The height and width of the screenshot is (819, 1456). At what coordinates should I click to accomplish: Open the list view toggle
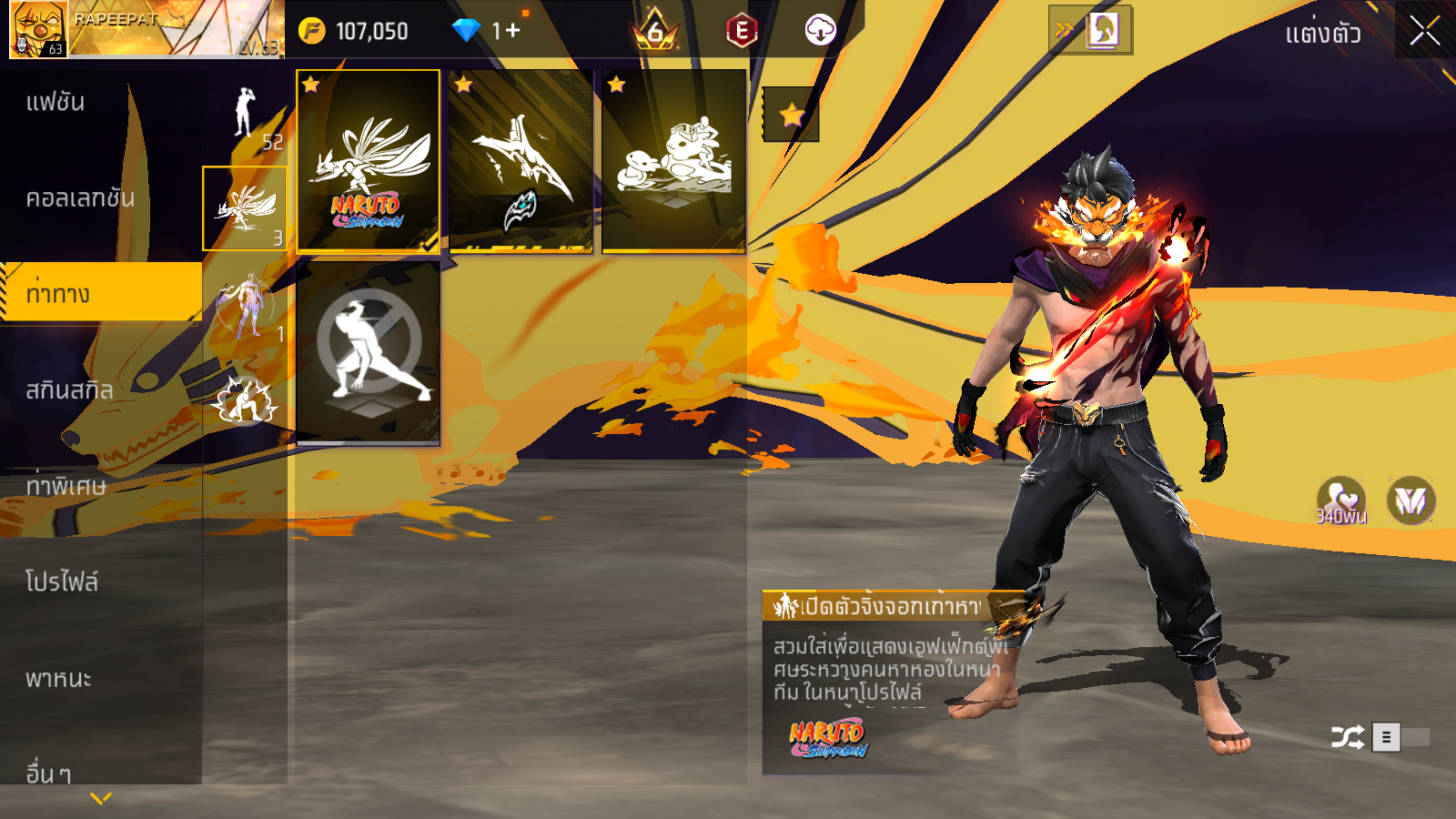1387,737
